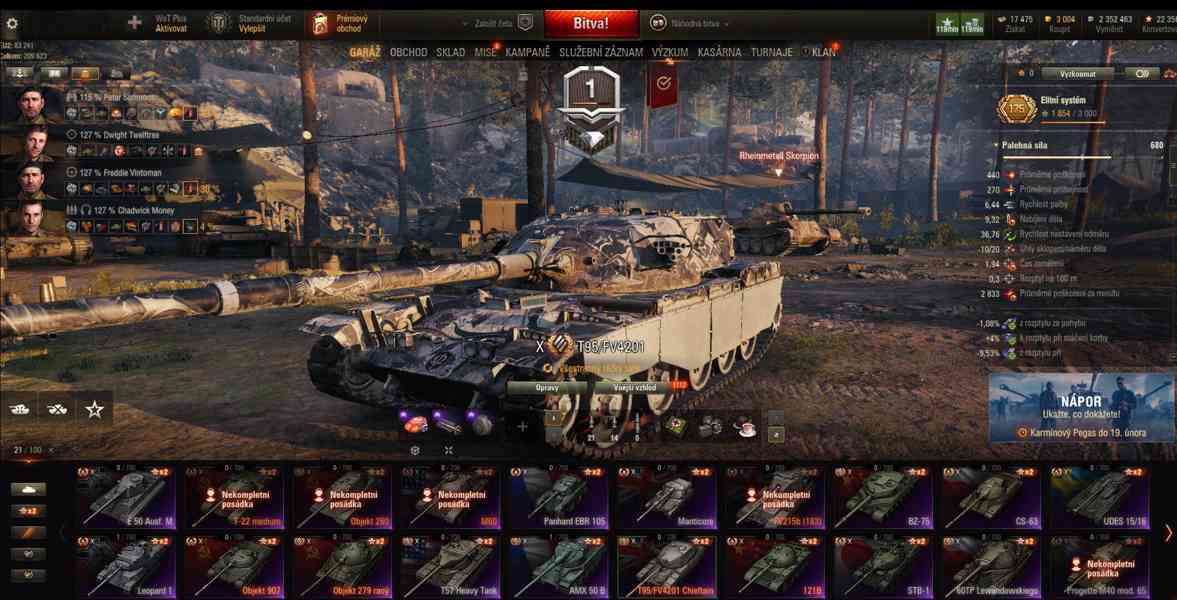Open the NÁPOR event banner
This screenshot has height=600, width=1177.
point(1081,408)
